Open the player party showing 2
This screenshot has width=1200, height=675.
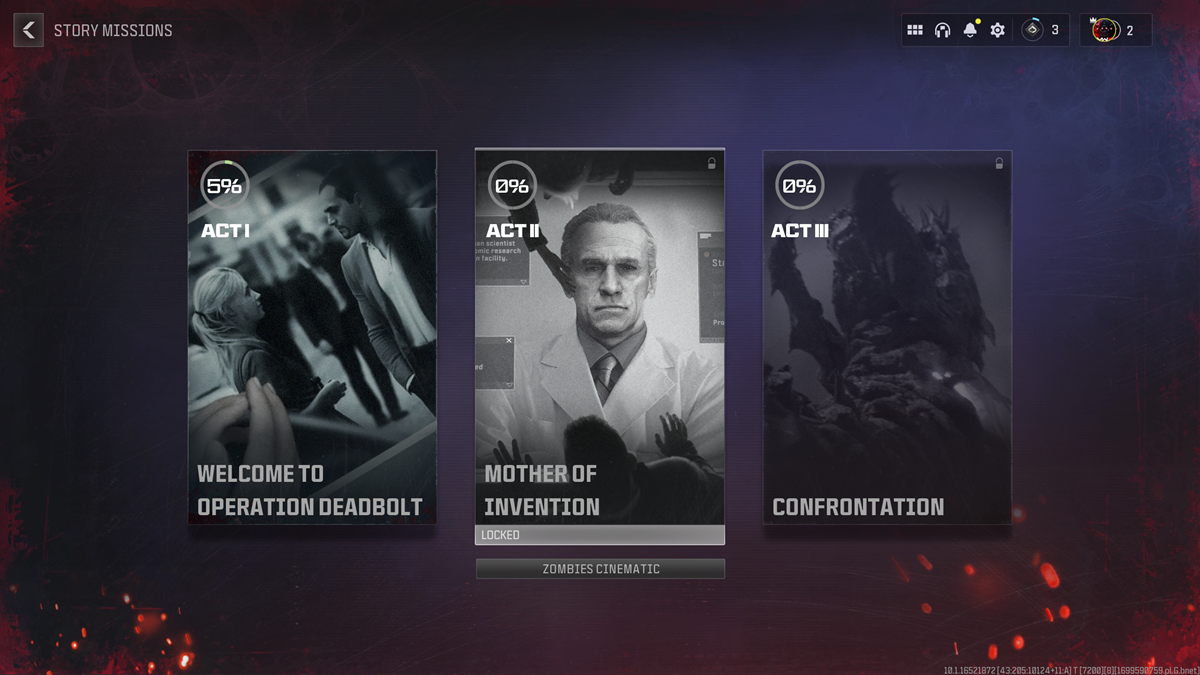click(1114, 30)
